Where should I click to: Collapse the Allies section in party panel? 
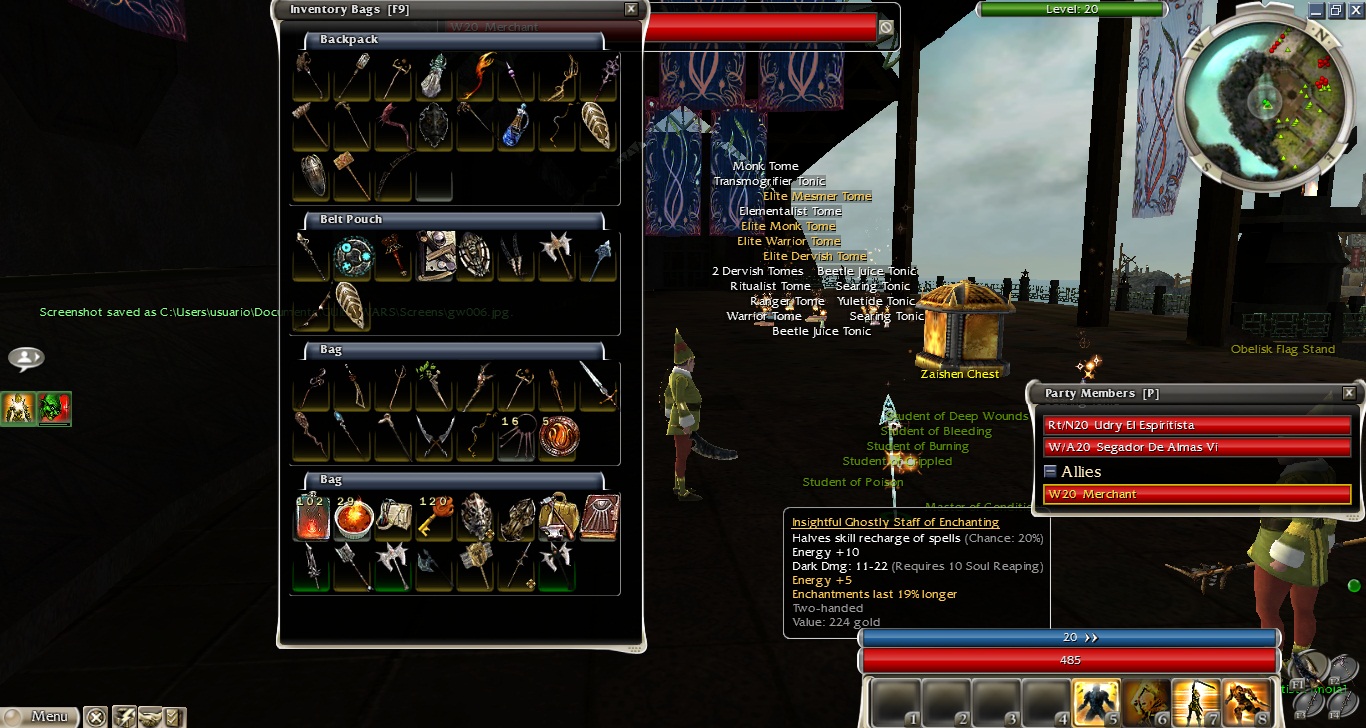1050,471
